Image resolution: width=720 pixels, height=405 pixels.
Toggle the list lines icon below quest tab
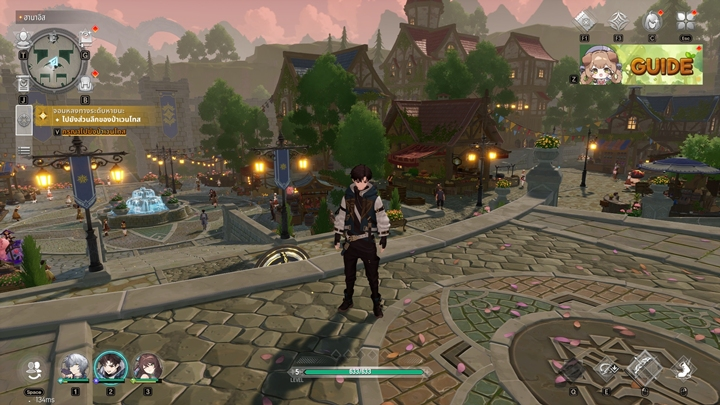(23, 151)
